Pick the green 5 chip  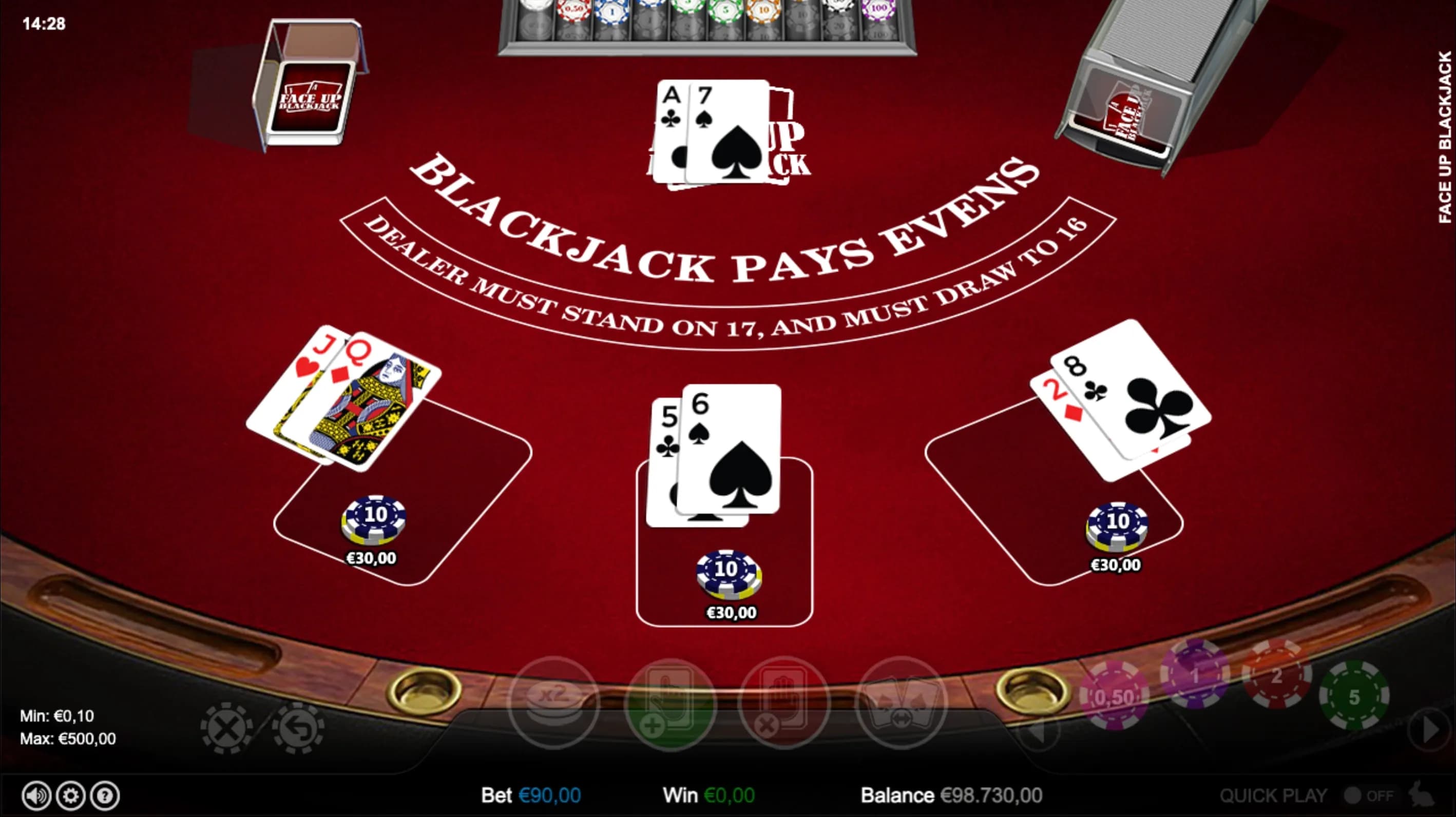[1354, 696]
